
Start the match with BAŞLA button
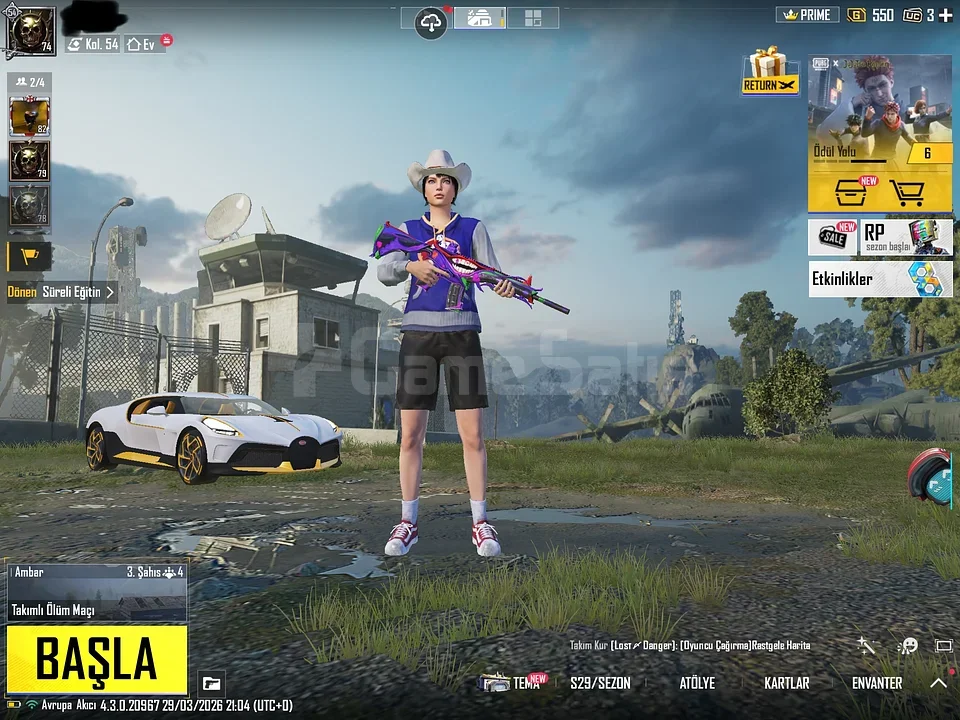97,659
